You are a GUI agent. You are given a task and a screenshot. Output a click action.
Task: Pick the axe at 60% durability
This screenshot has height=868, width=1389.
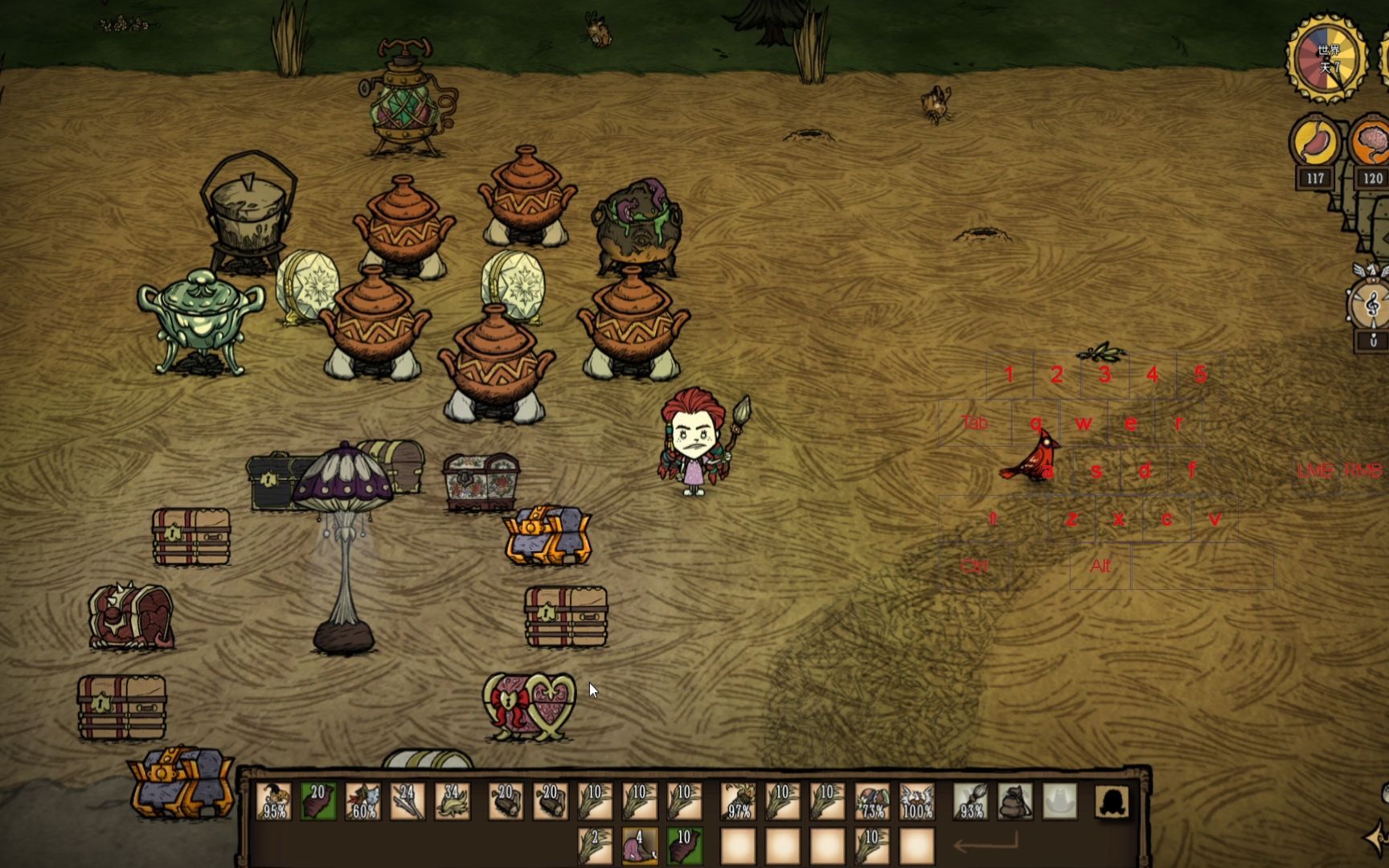(x=363, y=801)
